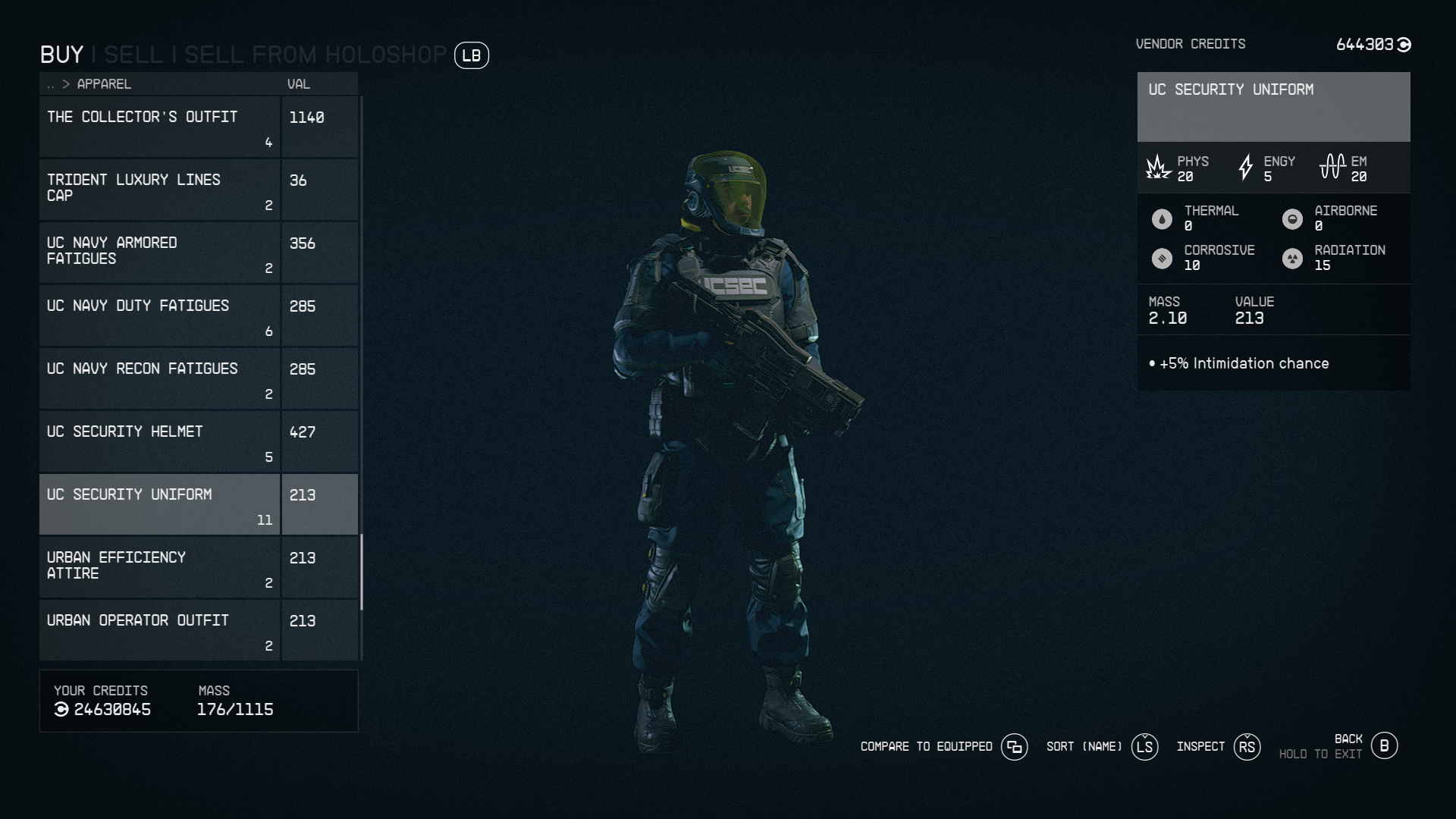Click the EM resistance icon

tap(1332, 167)
